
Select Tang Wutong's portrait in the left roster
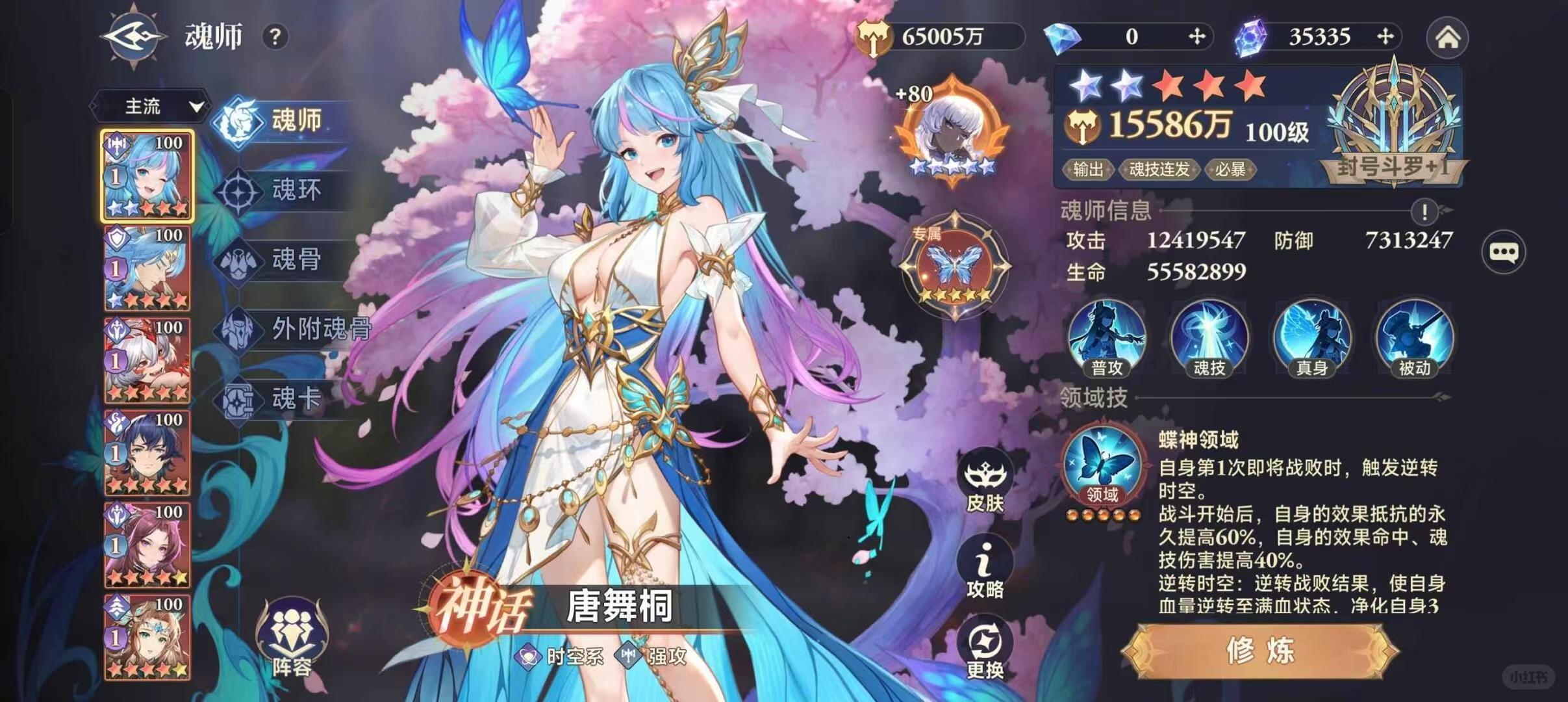pyautogui.click(x=147, y=174)
